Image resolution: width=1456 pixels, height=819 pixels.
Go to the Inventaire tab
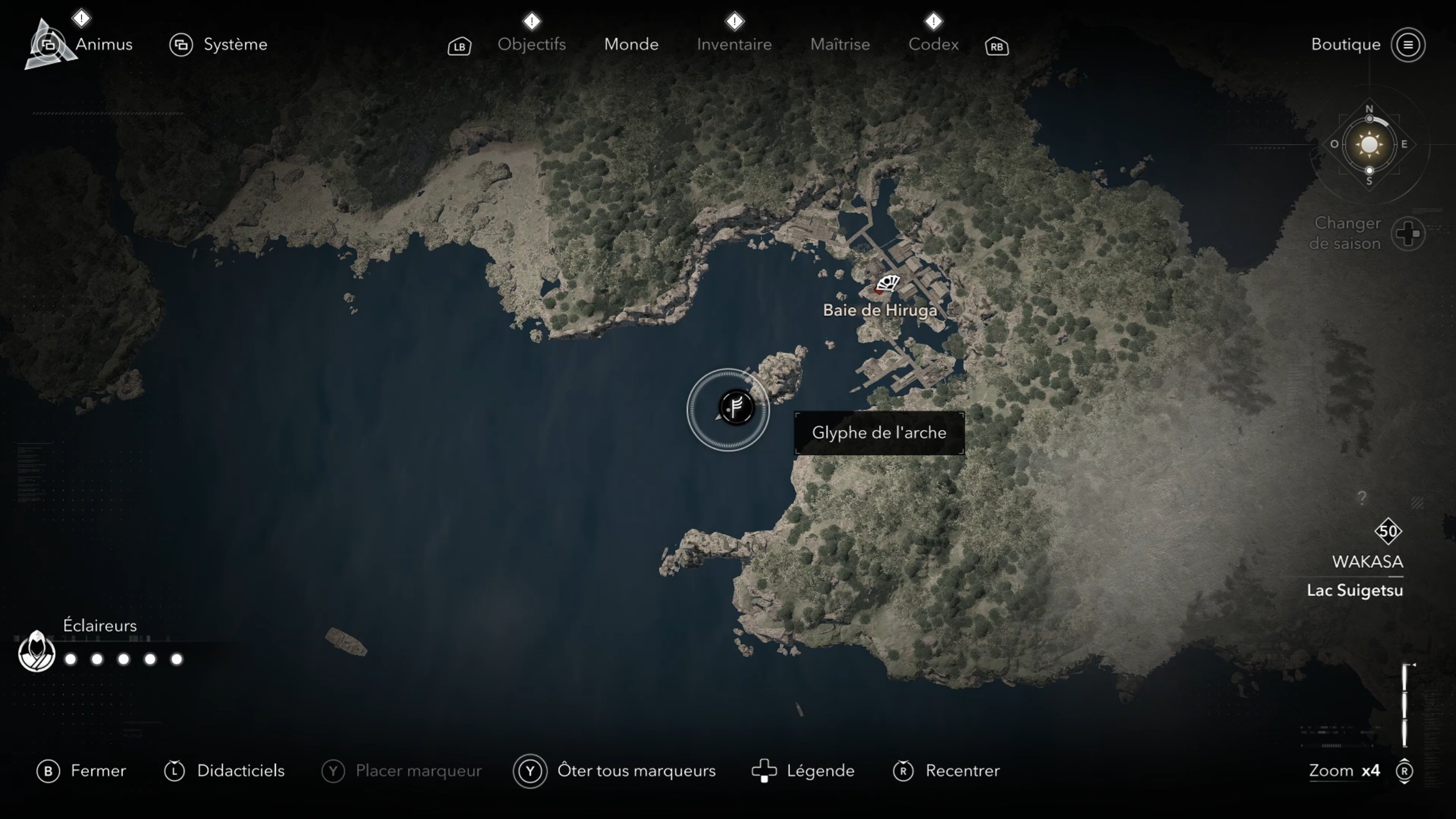tap(734, 44)
